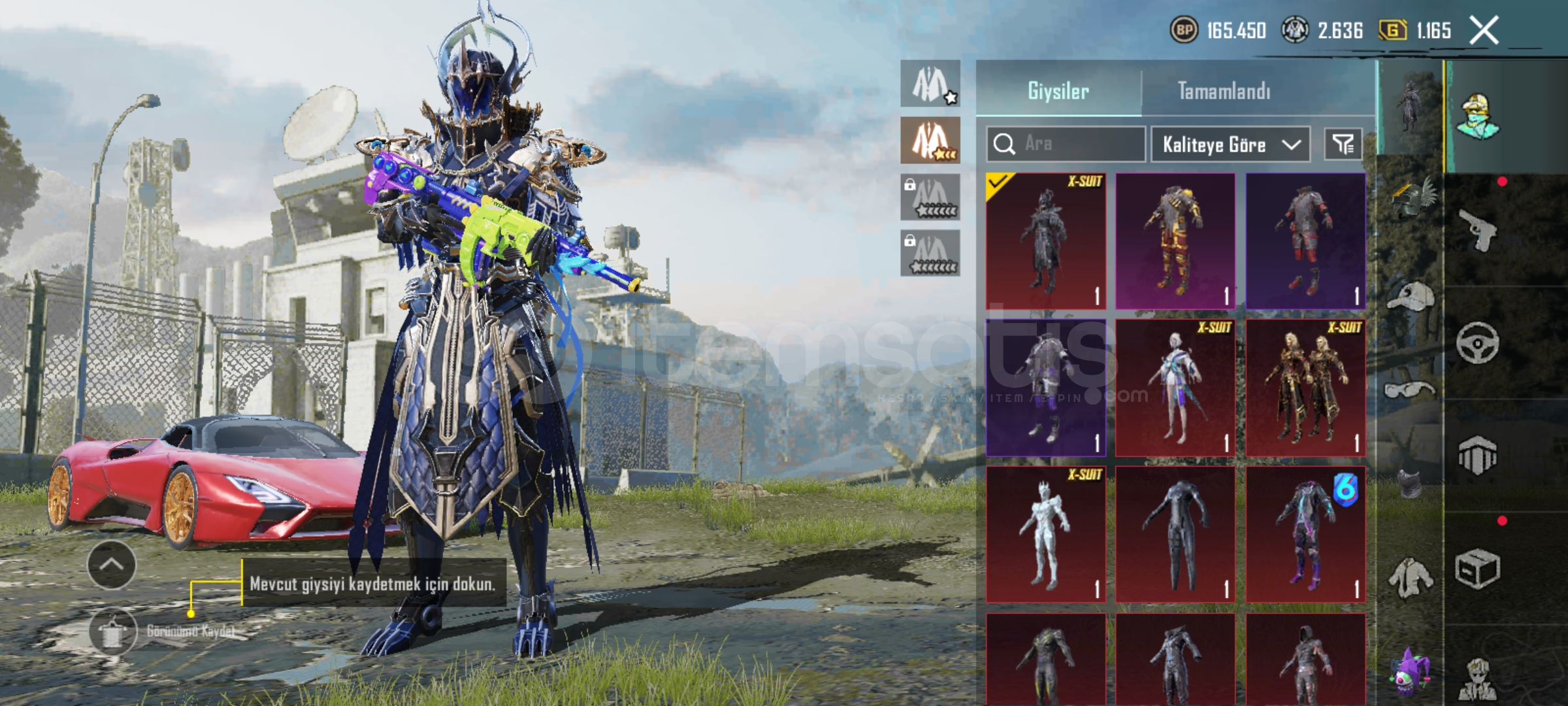Close the inventory with the X button
The height and width of the screenshot is (706, 1568).
click(x=1484, y=30)
